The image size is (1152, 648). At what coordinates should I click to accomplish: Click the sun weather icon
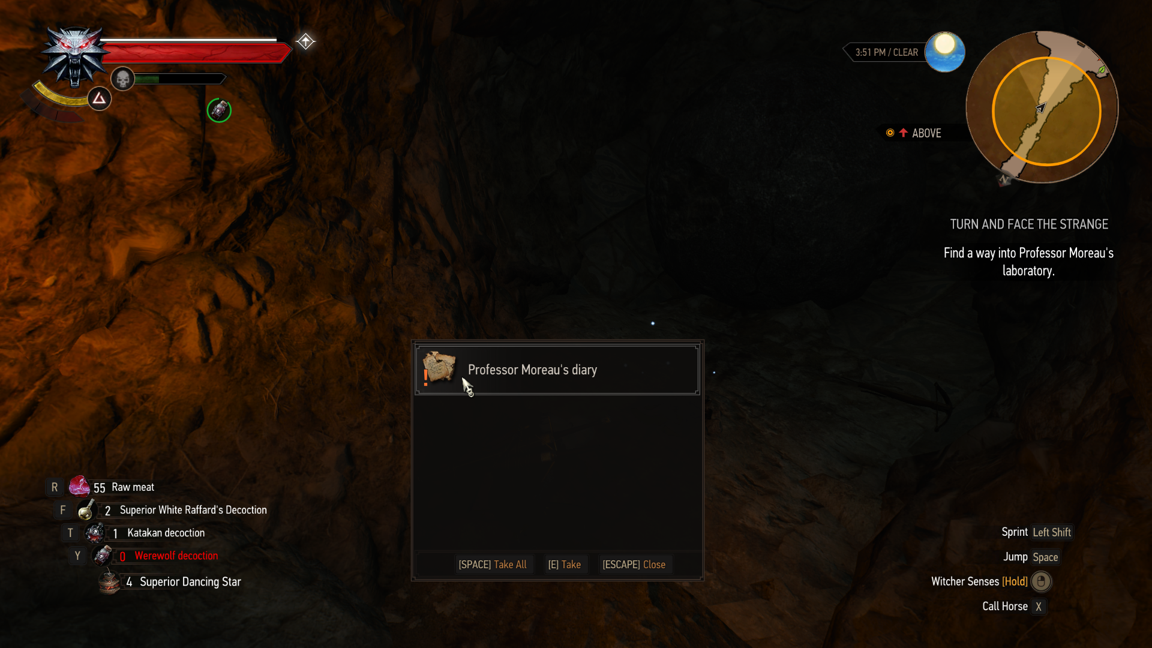click(x=944, y=51)
